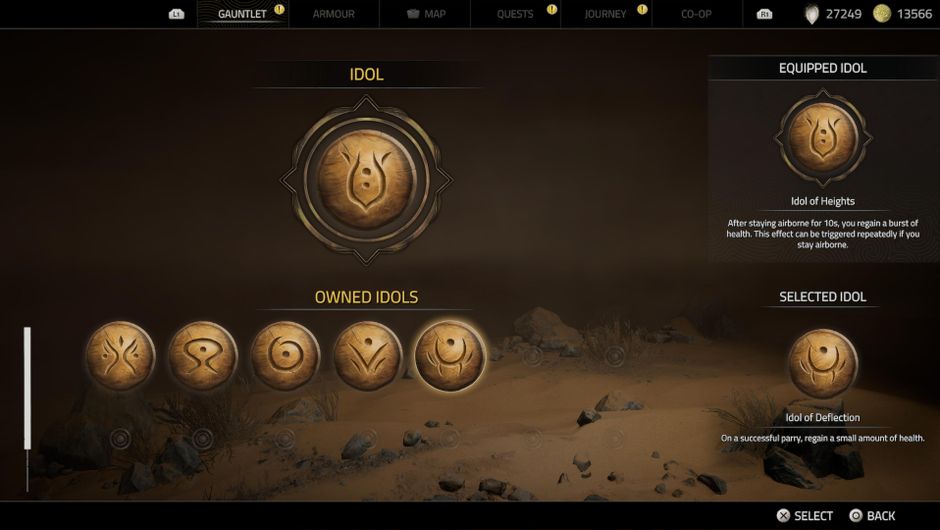Choose the butterfly-shaped owned idol

121,356
